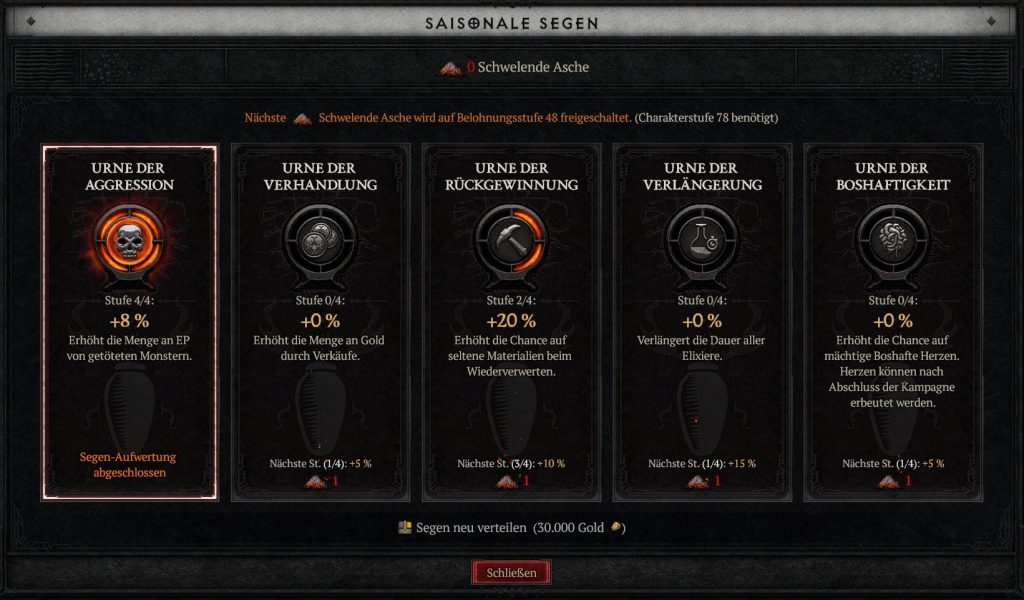Click the coins icon for Verhandlung
The height and width of the screenshot is (600, 1024).
320,240
